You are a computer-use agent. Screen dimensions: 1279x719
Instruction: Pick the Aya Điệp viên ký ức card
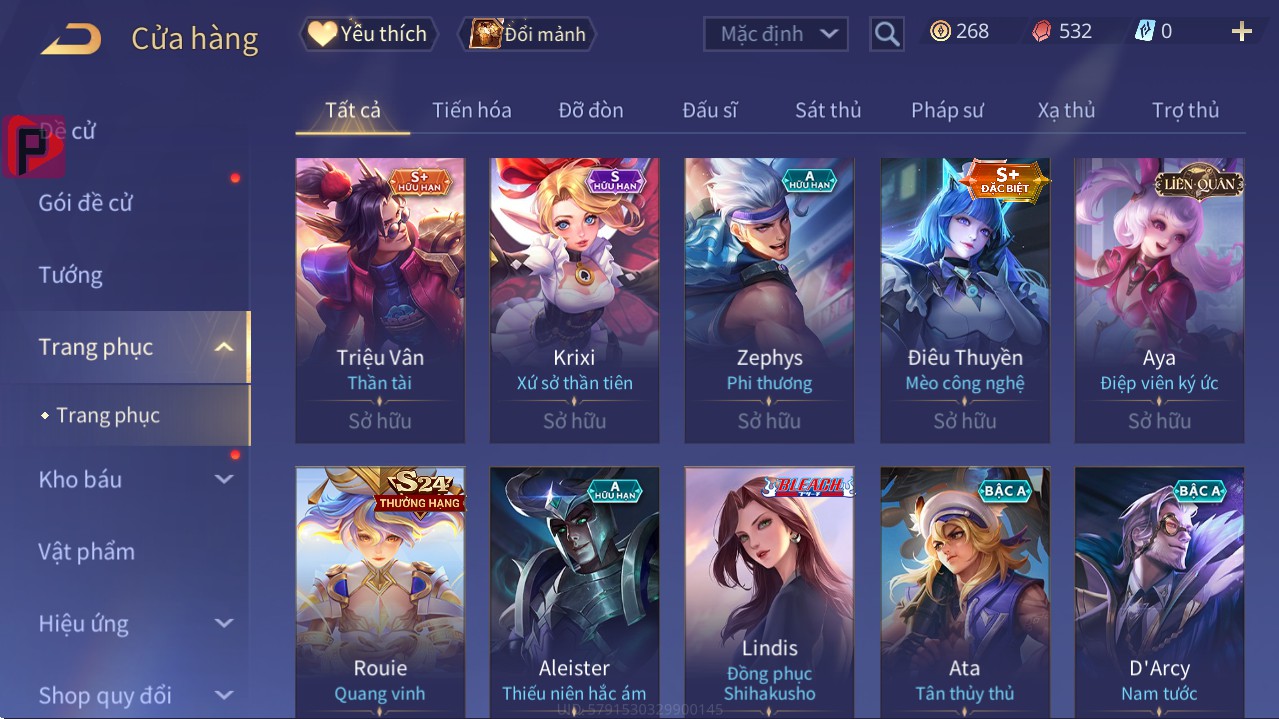click(x=1159, y=299)
